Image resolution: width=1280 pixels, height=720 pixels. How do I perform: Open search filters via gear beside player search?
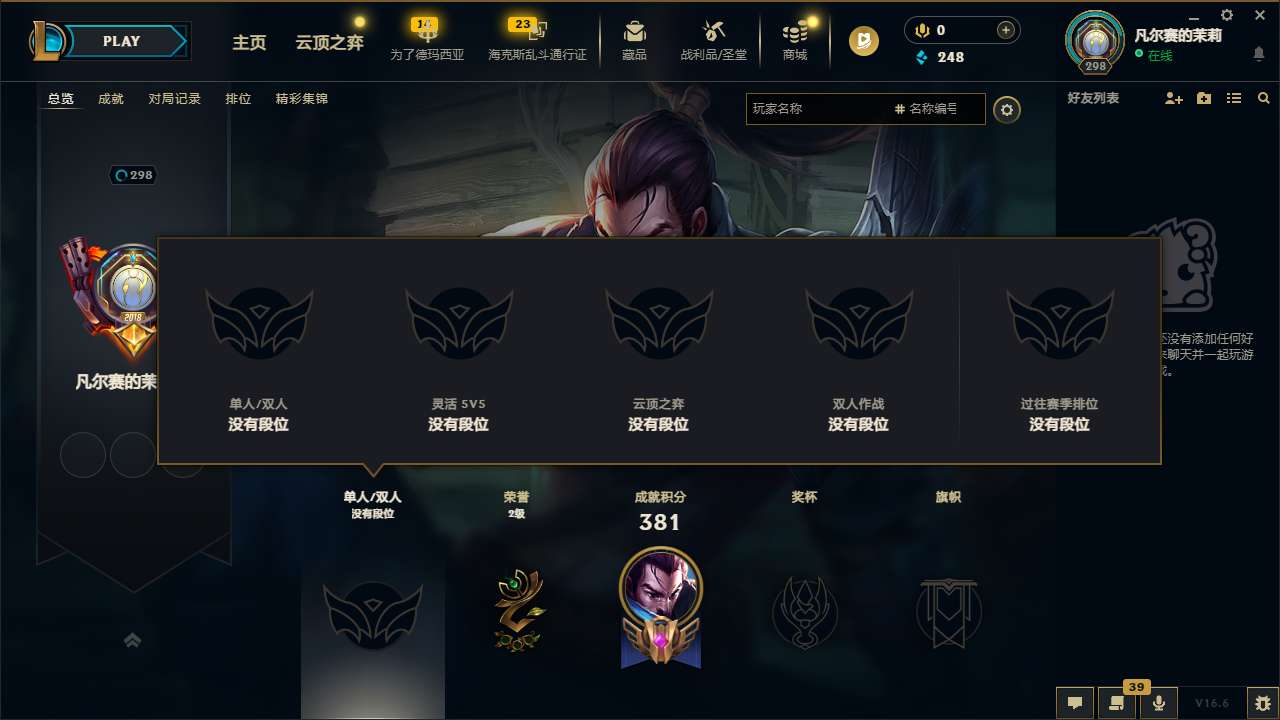pos(1007,110)
